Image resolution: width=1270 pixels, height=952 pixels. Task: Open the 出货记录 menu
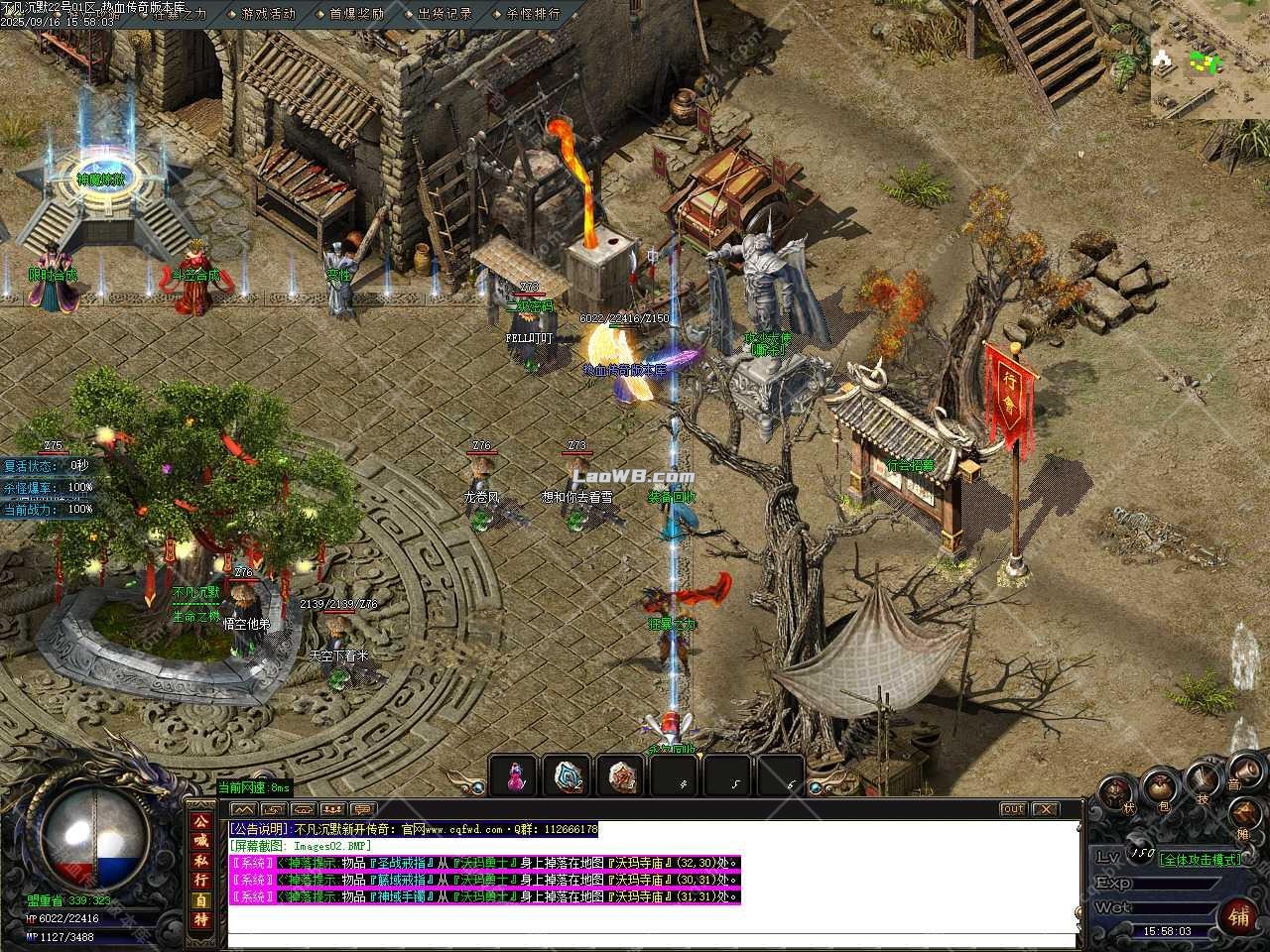(444, 14)
